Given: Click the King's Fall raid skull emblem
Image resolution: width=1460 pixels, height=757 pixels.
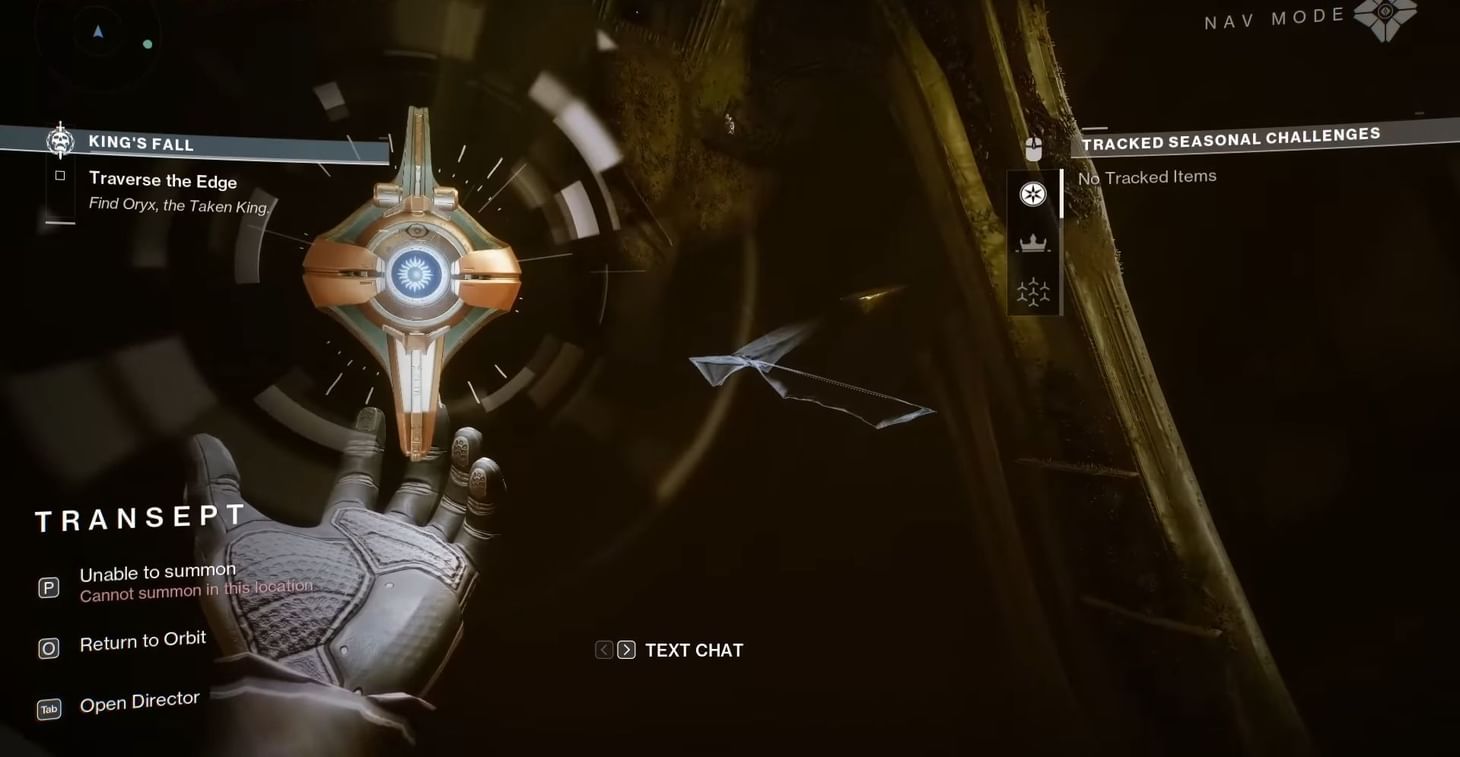Looking at the screenshot, I should click(60, 140).
